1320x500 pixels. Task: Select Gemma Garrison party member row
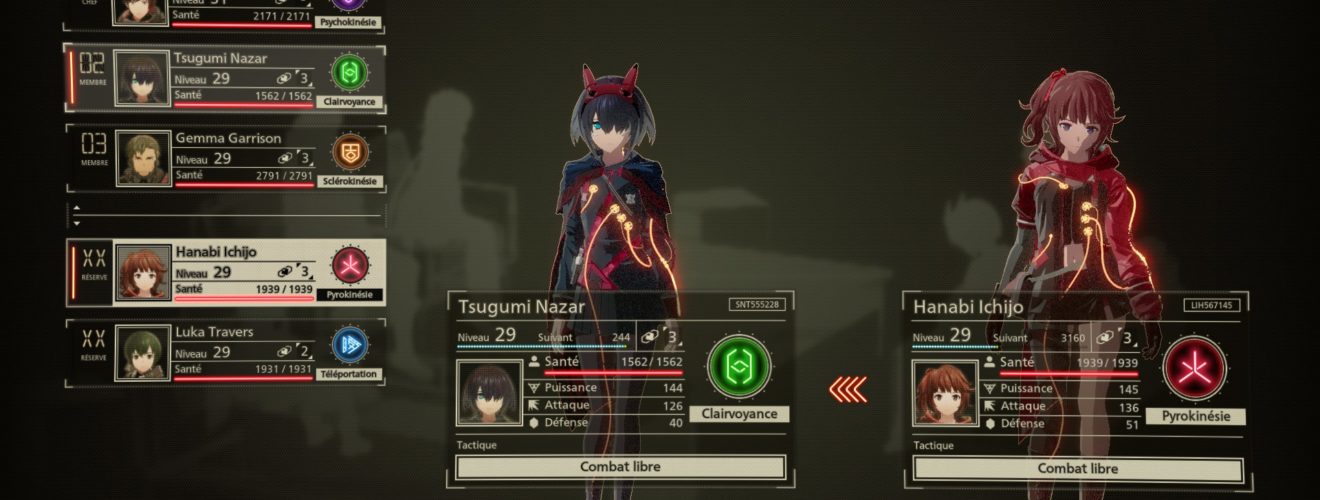click(x=225, y=158)
